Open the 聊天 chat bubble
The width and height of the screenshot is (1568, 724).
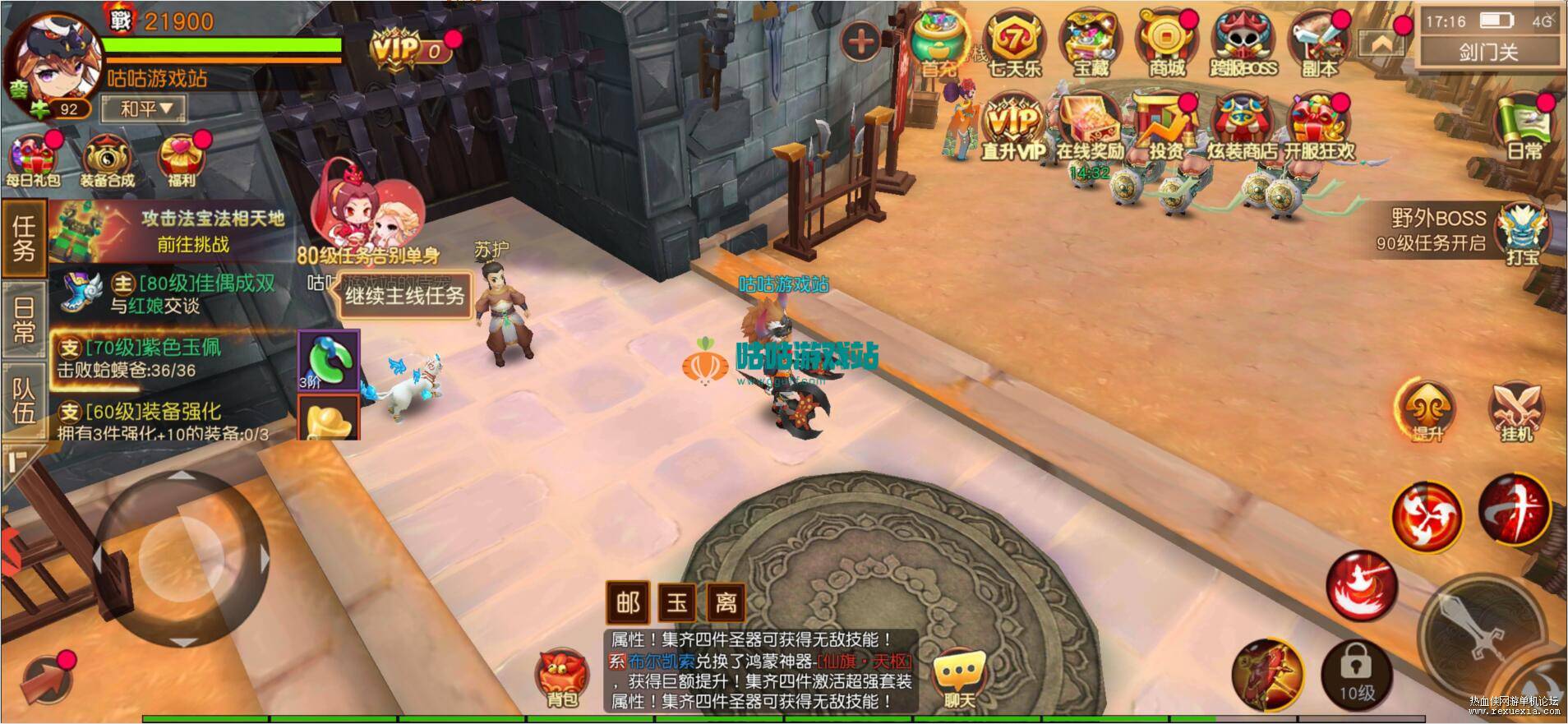(x=958, y=678)
